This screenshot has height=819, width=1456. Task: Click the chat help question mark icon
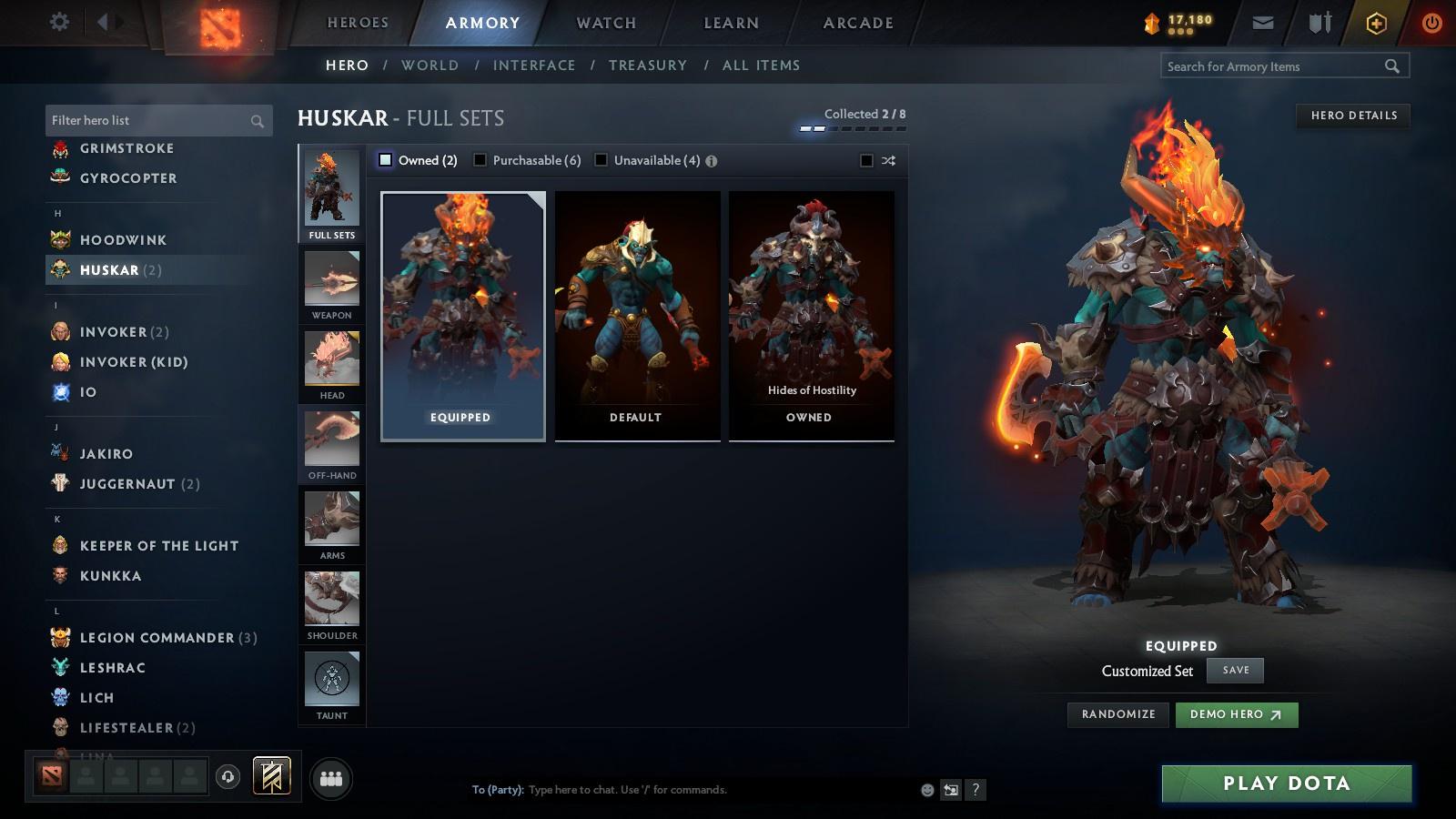(976, 790)
